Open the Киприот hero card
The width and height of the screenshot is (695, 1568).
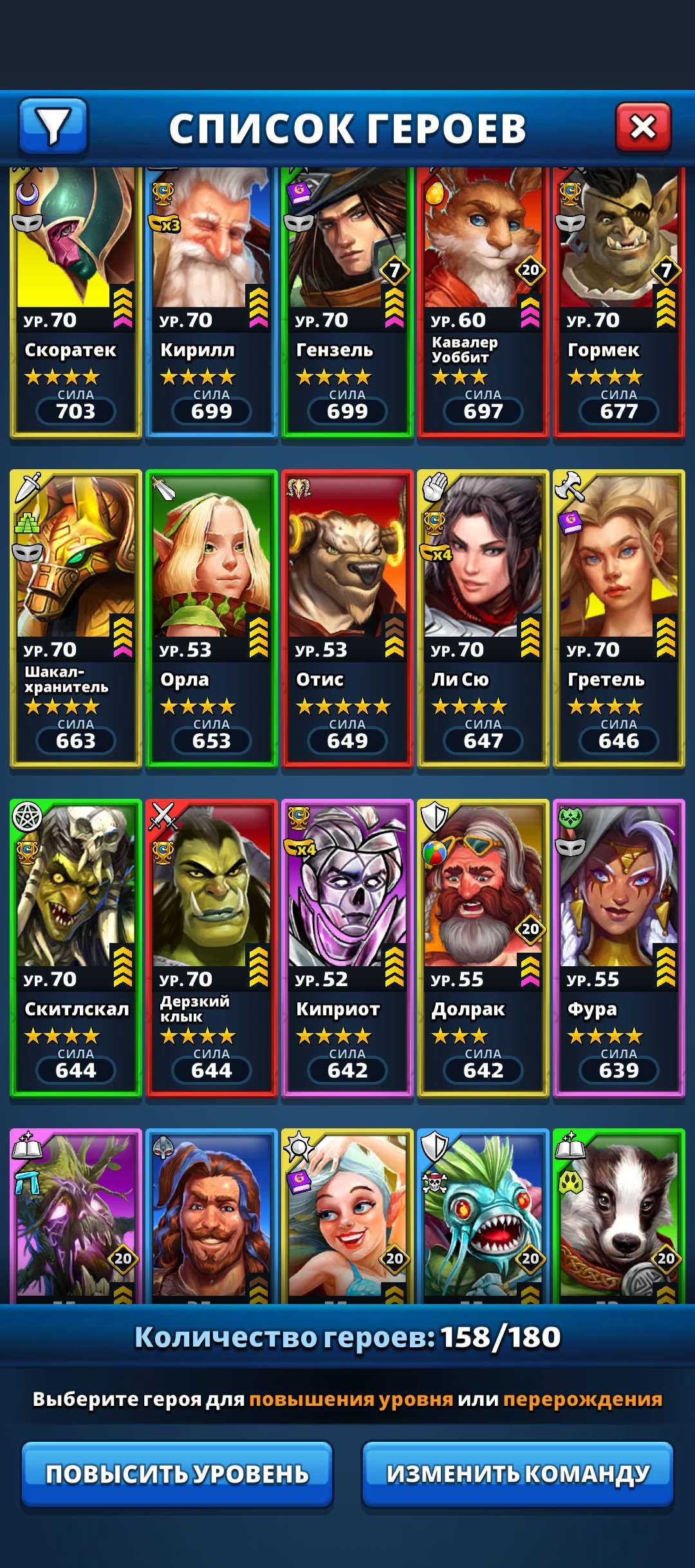click(347, 947)
